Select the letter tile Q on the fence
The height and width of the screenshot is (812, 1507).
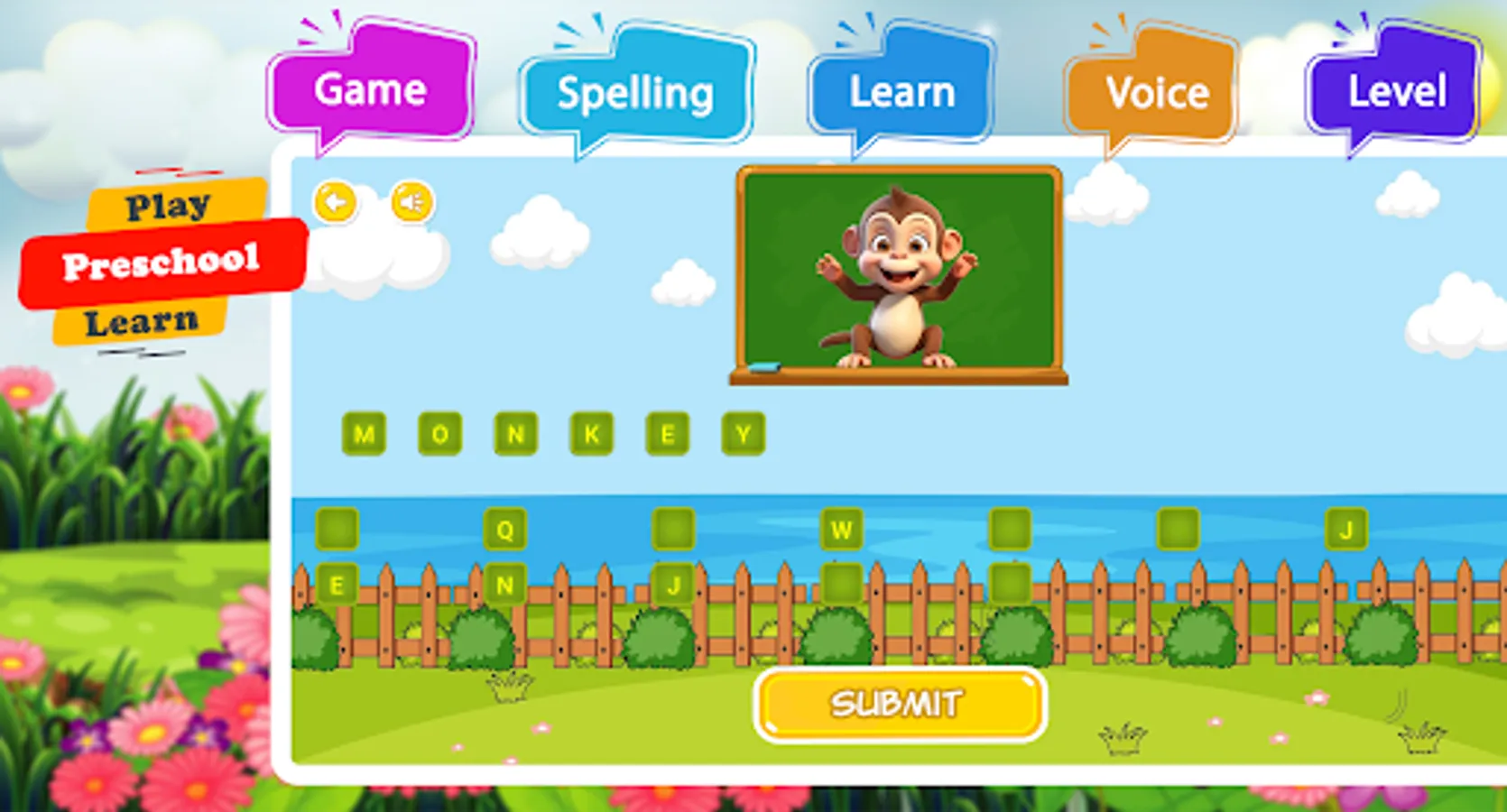tap(504, 531)
